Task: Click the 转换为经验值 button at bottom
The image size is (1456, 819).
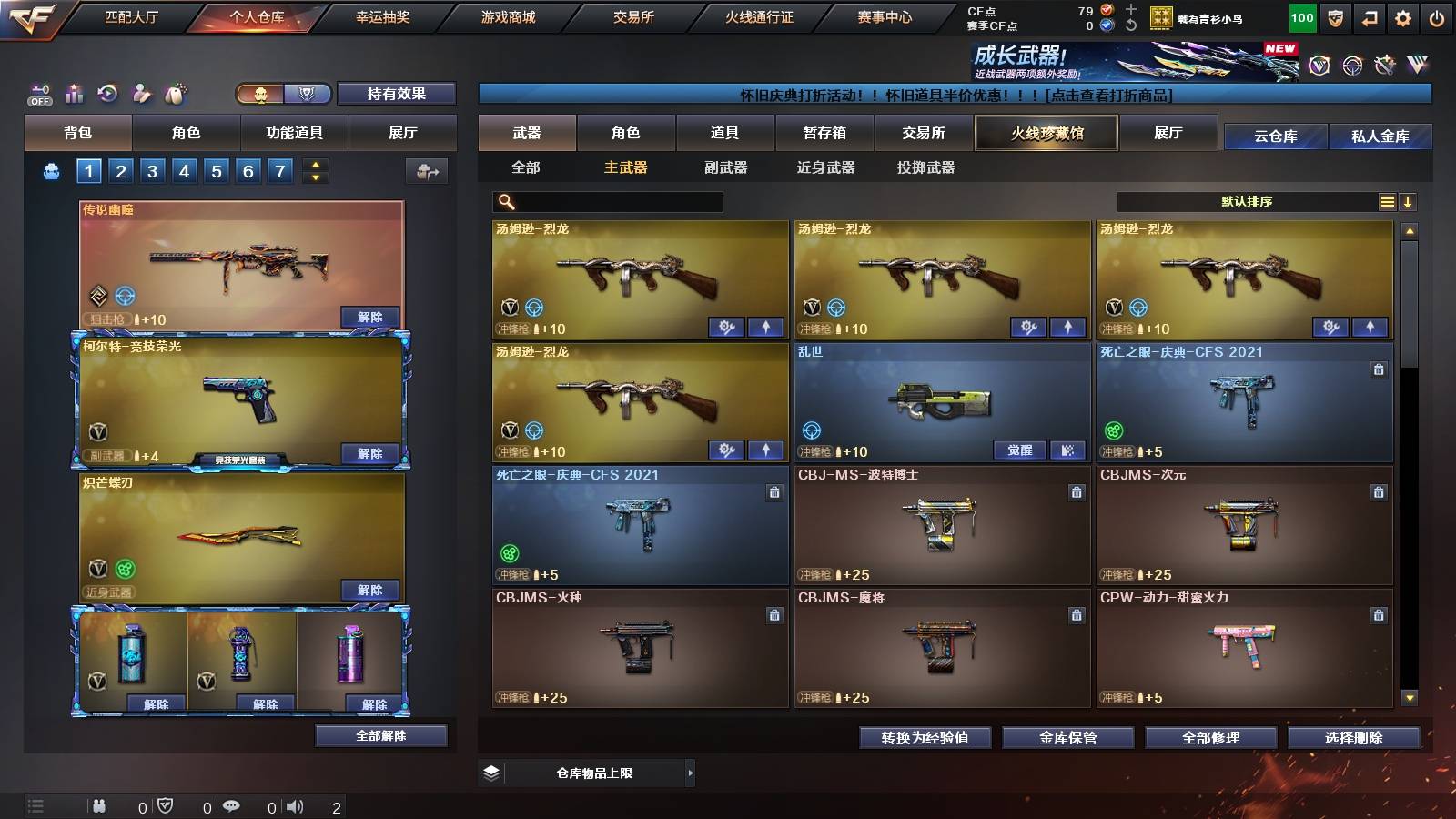Action: pos(925,739)
